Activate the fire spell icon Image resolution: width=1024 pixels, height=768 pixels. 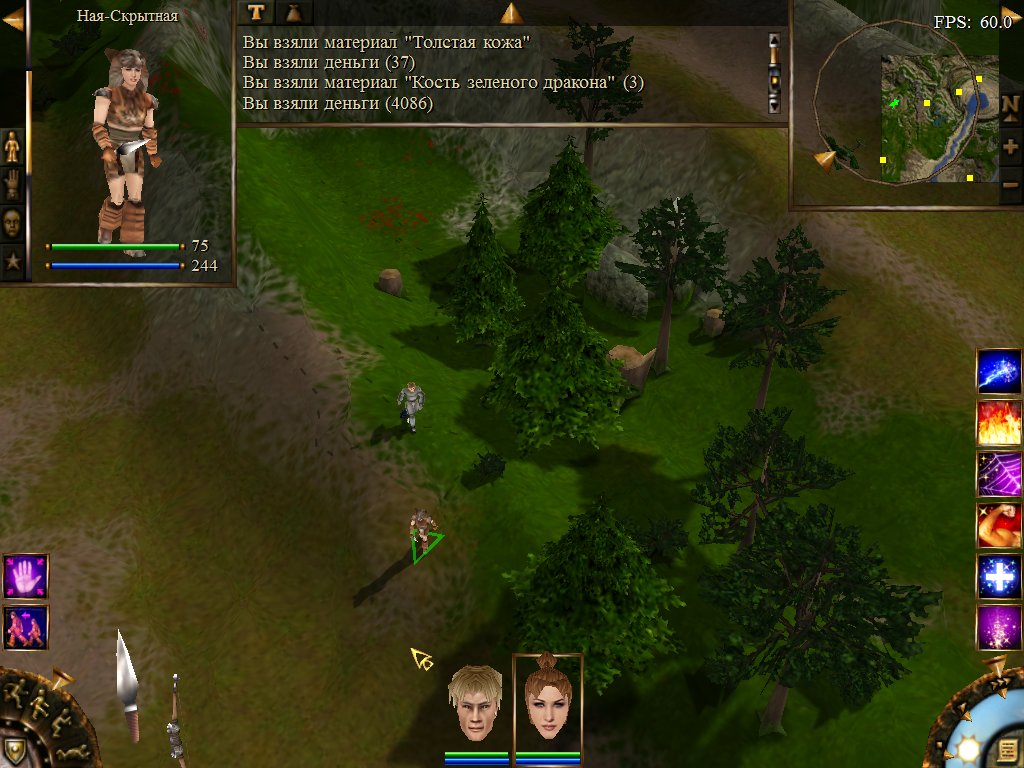coord(998,422)
